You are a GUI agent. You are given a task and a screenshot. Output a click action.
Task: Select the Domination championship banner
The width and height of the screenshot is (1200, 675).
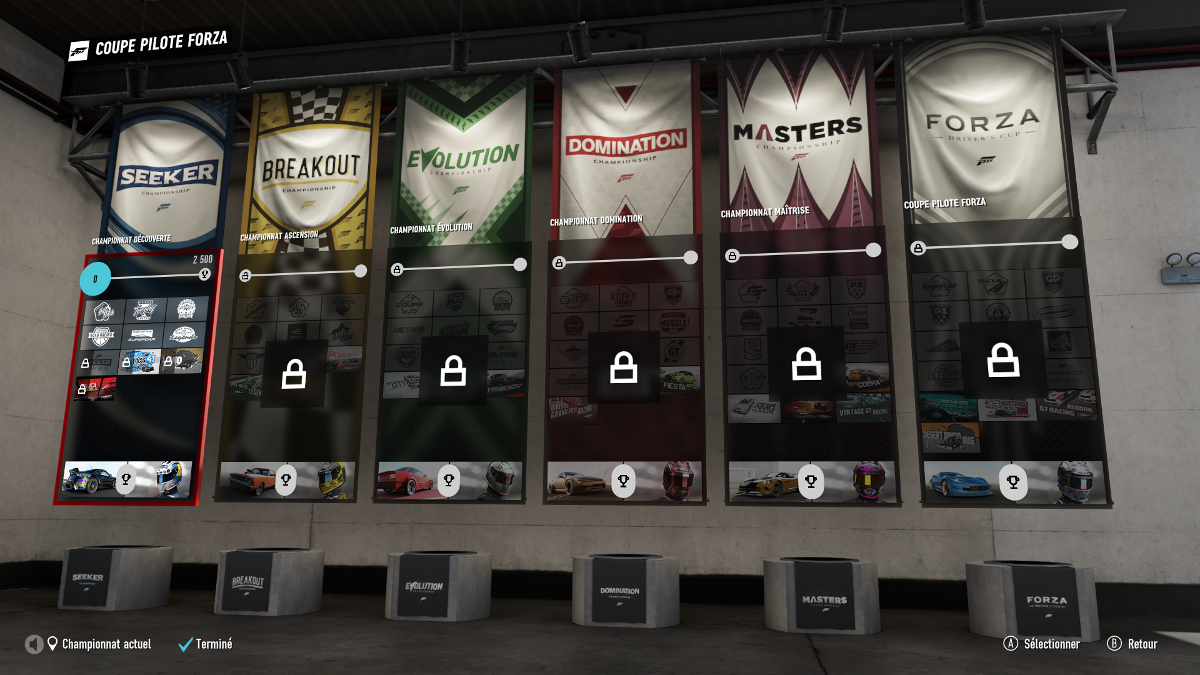(x=625, y=145)
